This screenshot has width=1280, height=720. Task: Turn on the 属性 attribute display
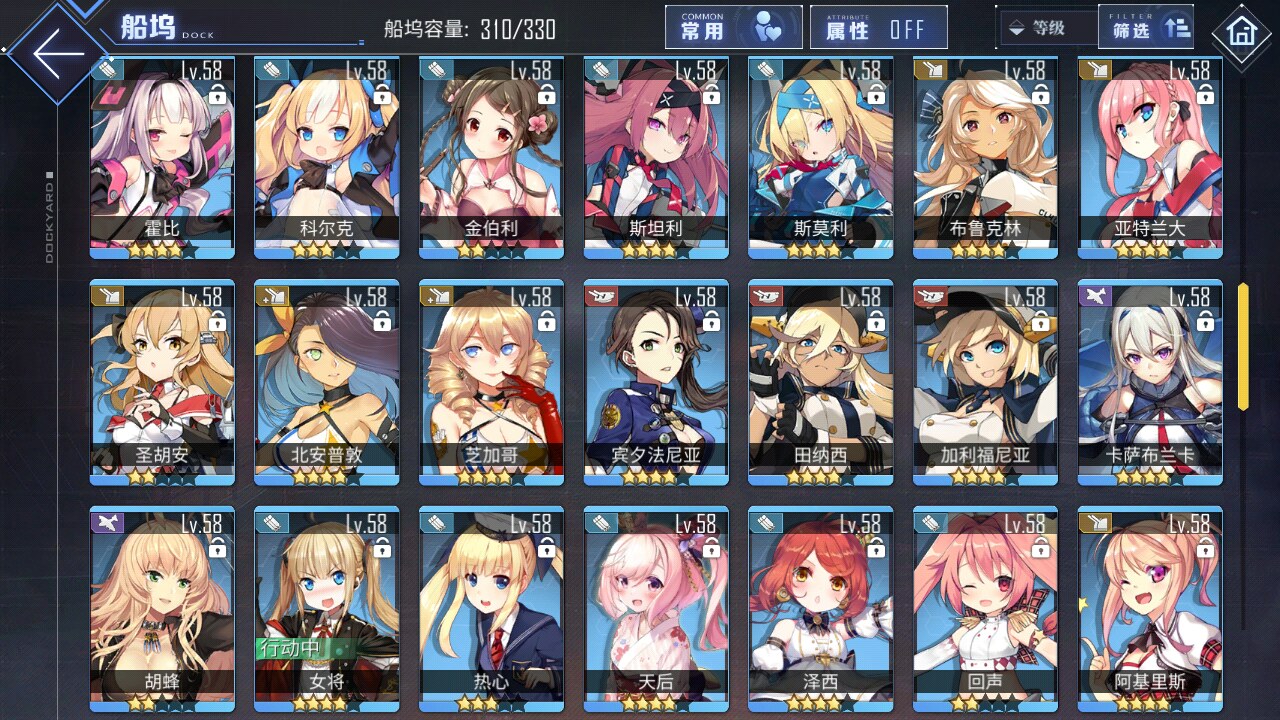click(x=878, y=28)
